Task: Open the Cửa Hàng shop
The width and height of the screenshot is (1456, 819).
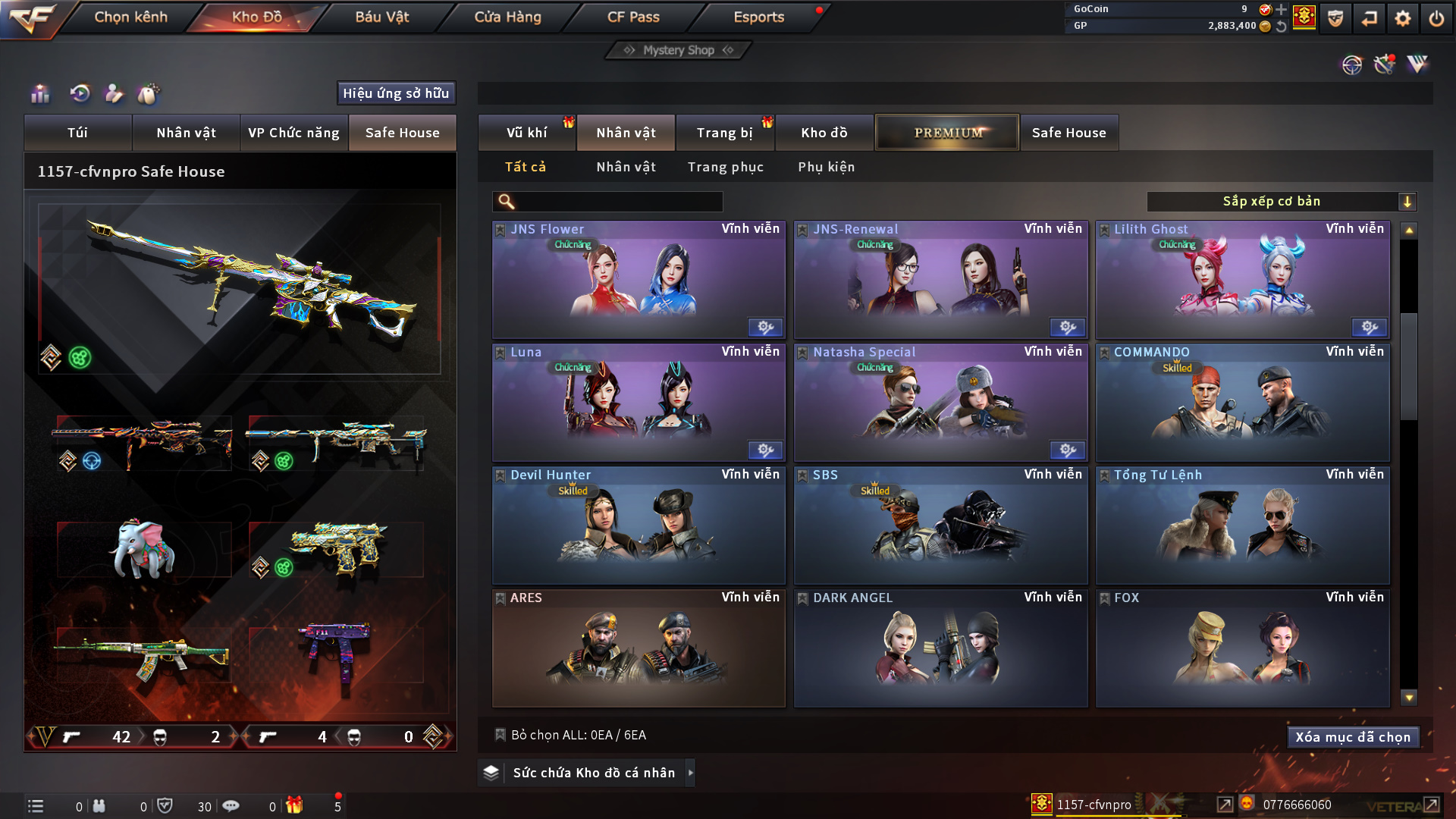Action: [507, 17]
